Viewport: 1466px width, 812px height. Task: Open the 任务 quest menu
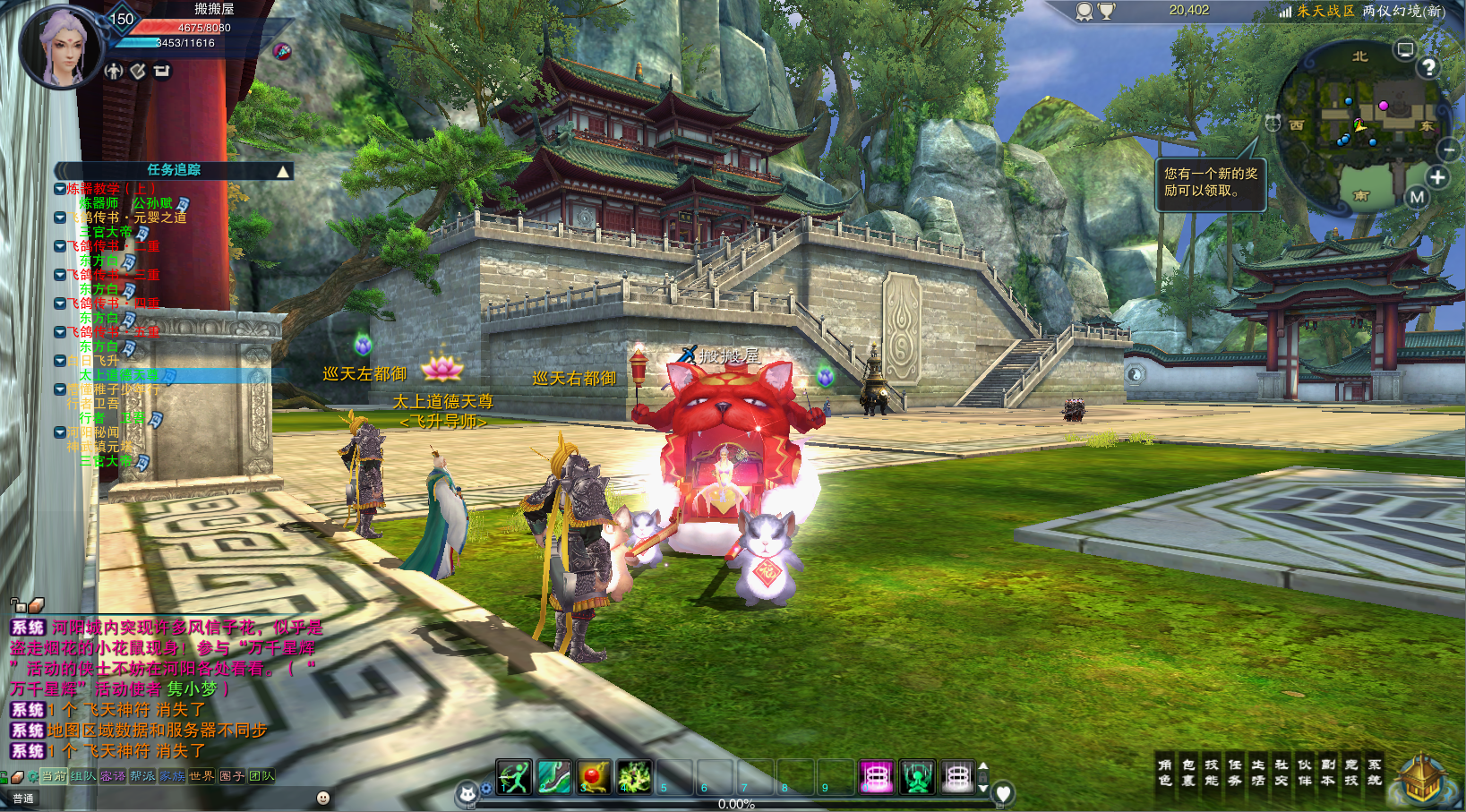pyautogui.click(x=1235, y=773)
